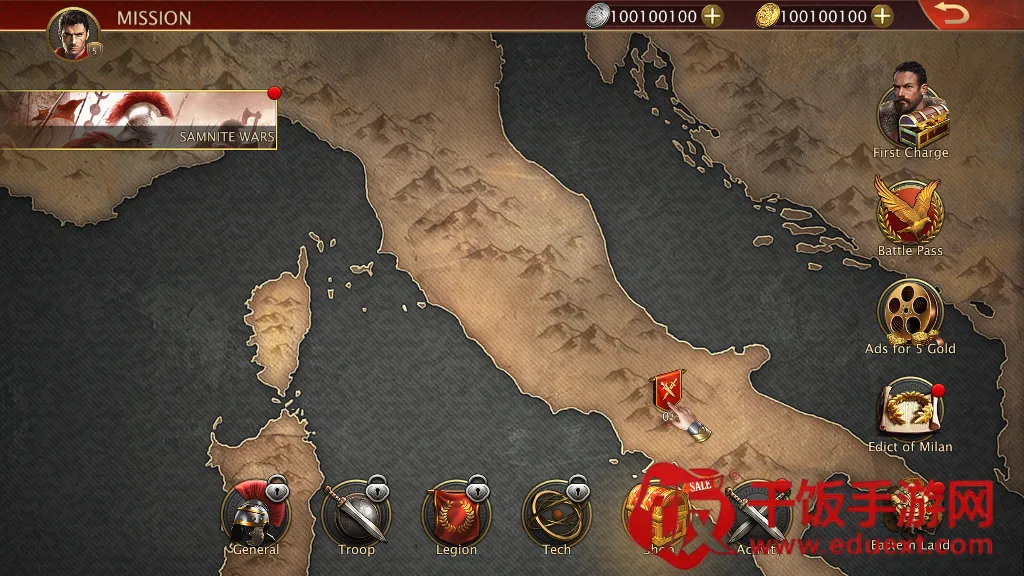Open the Samnite Wars campaign banner
This screenshot has width=1024, height=576.
coord(138,120)
